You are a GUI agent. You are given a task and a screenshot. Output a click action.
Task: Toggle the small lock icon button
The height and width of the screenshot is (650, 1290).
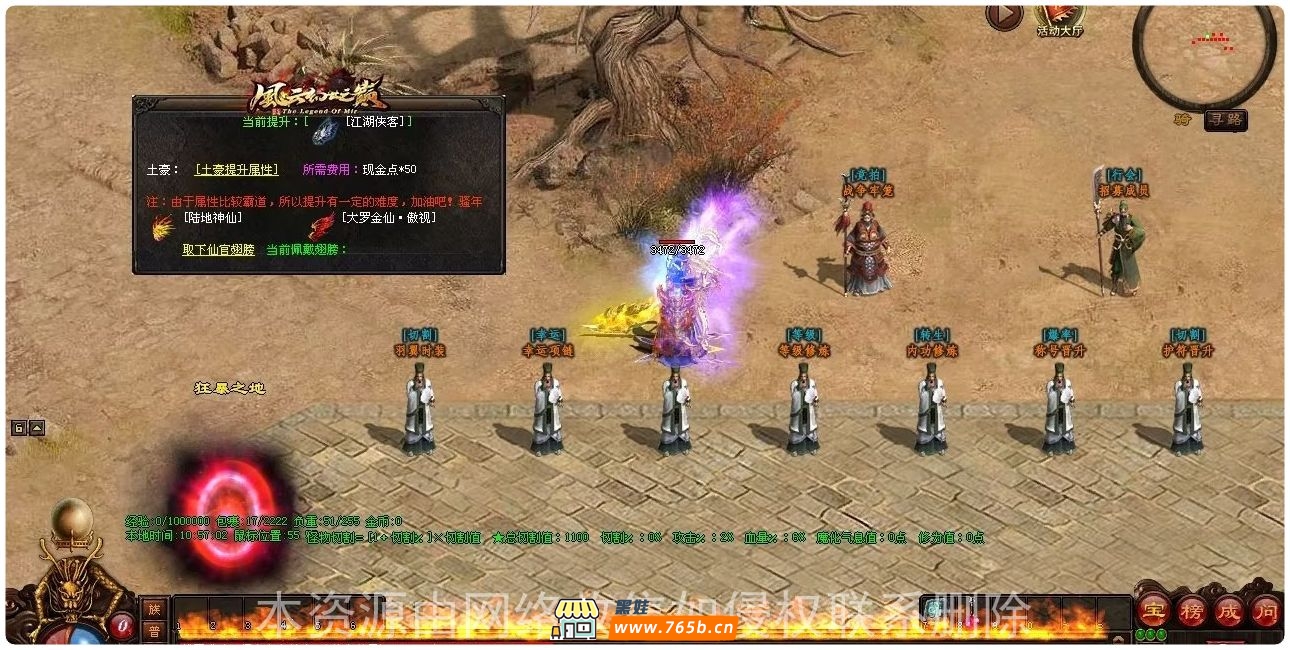[18, 428]
